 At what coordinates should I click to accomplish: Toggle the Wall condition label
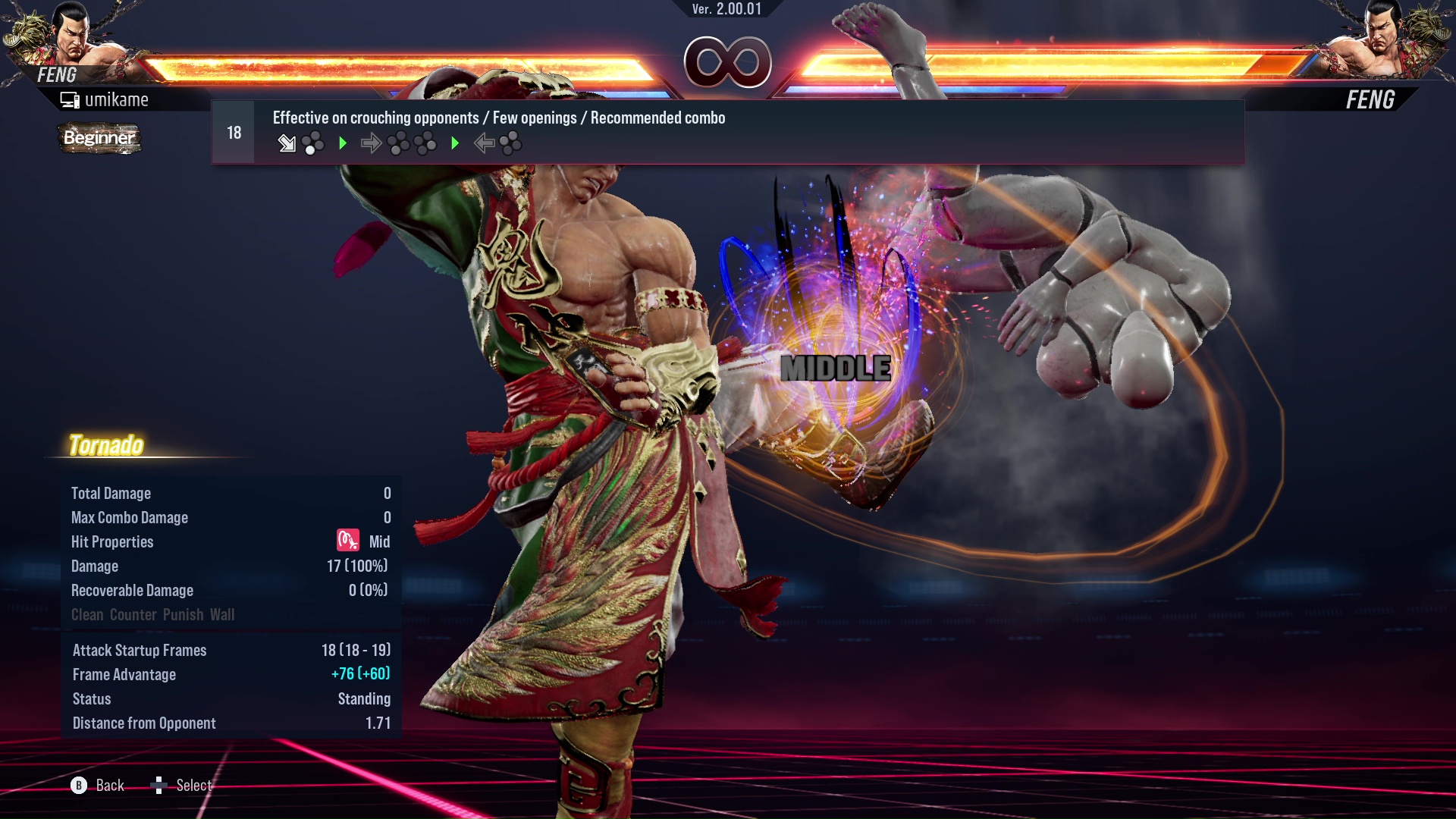point(224,614)
